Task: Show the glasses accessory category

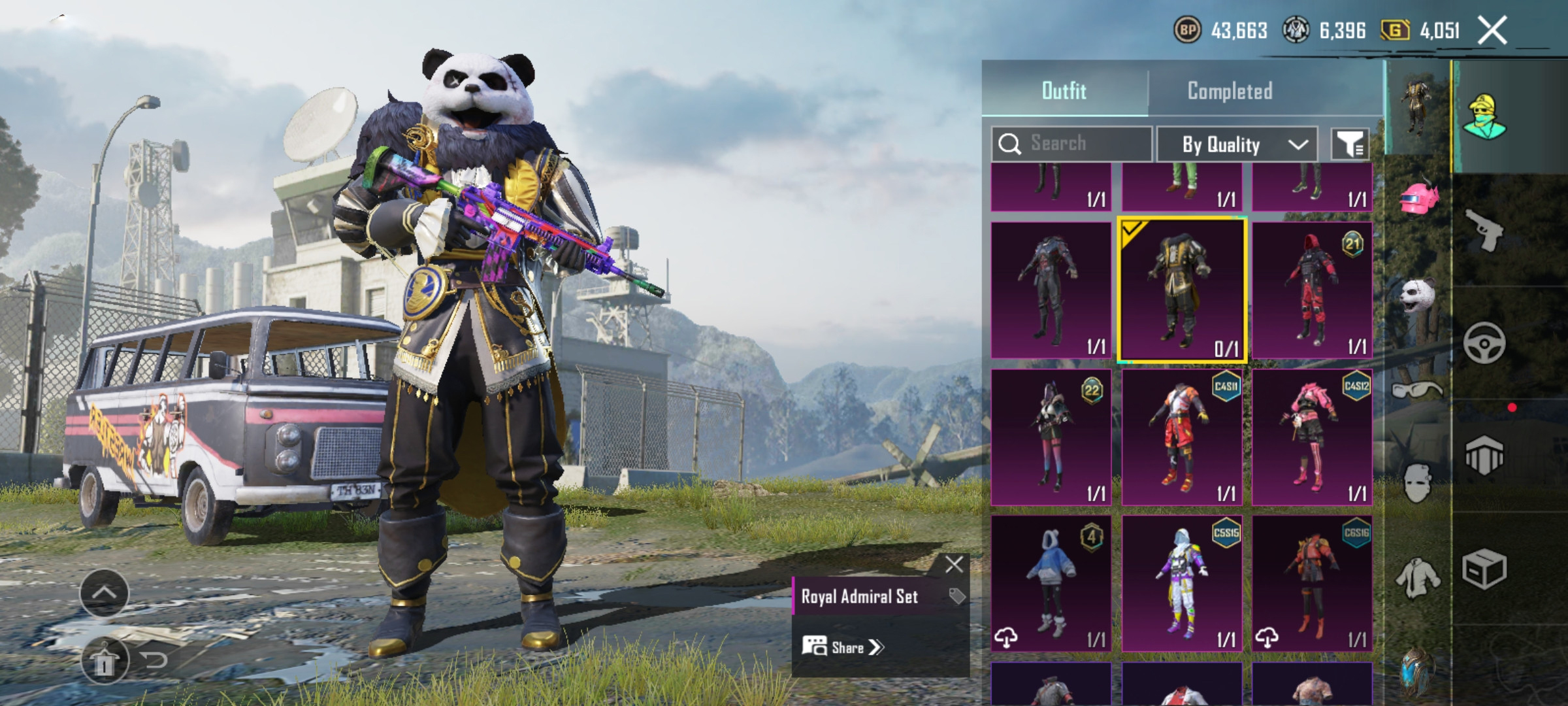Action: coord(1416,390)
